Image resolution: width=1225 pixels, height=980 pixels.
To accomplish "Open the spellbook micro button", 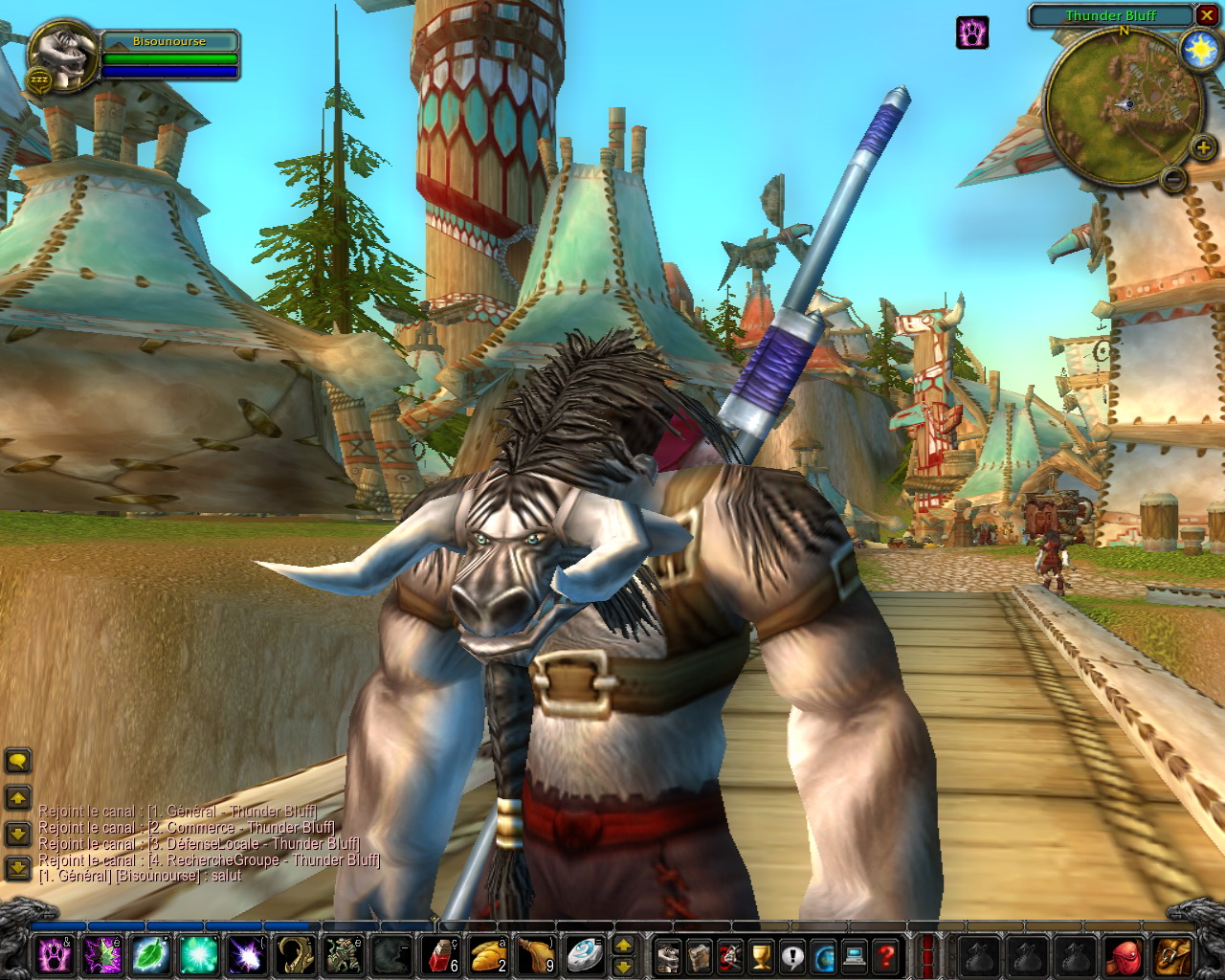I will pos(699,955).
